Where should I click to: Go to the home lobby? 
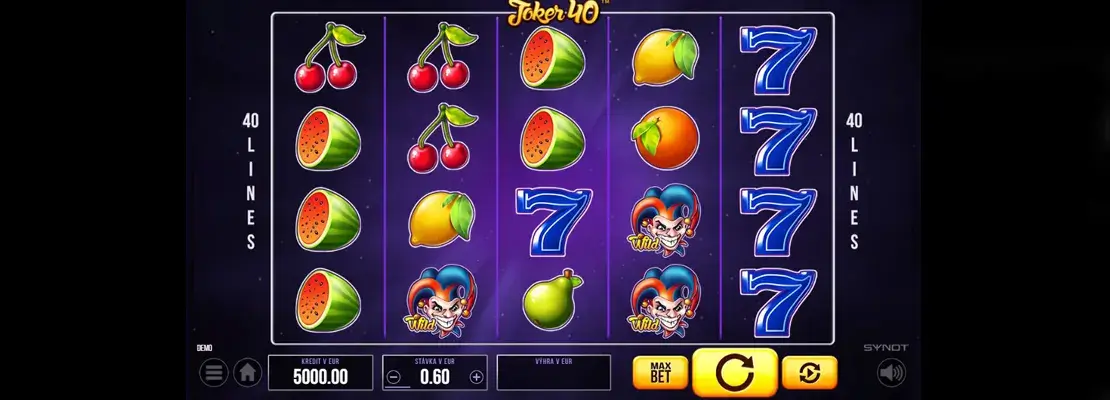click(247, 373)
